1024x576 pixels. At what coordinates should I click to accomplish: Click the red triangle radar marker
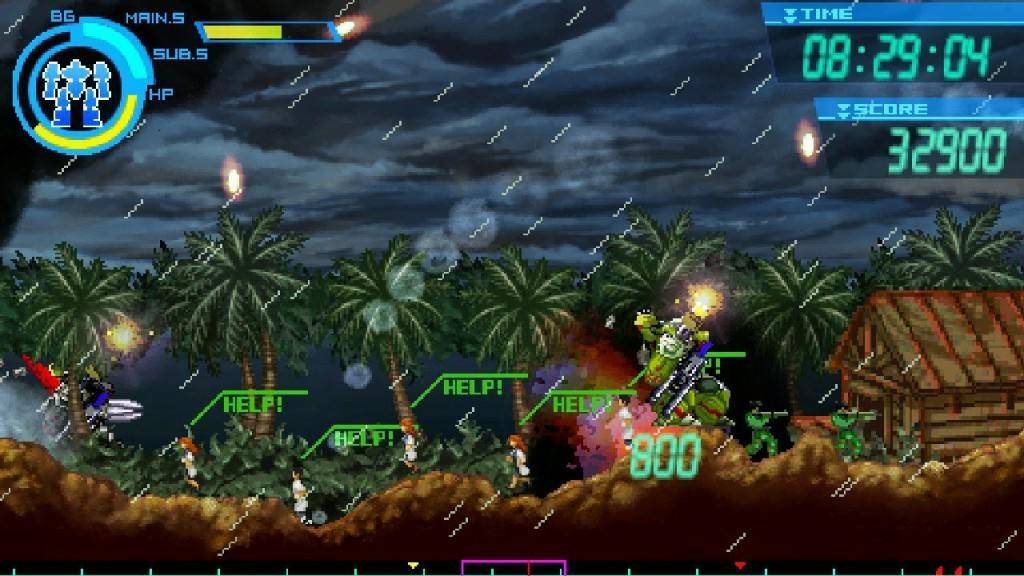tap(740, 566)
